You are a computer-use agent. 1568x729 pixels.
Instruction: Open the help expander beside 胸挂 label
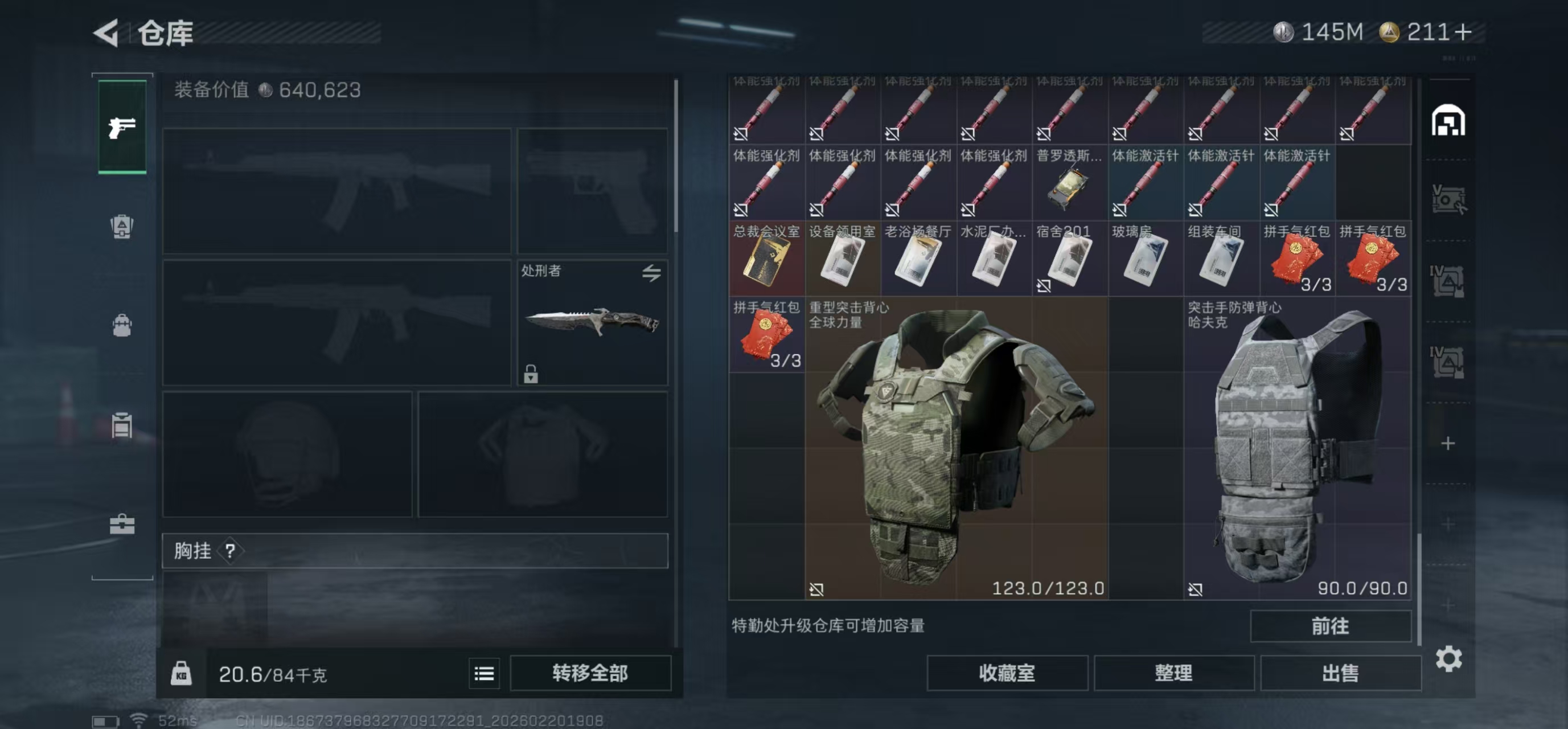pos(229,552)
